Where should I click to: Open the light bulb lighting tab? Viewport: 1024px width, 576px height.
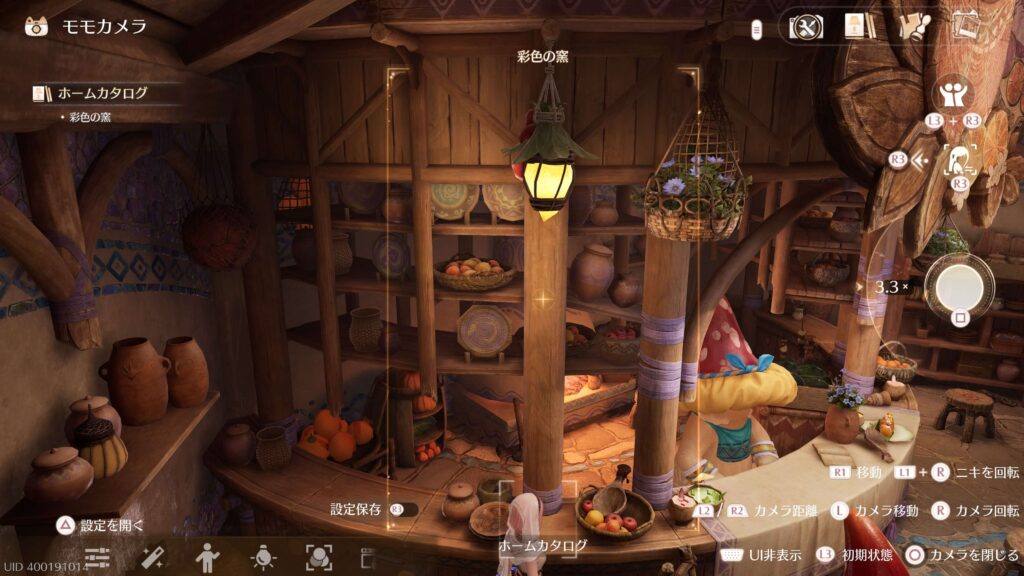263,558
